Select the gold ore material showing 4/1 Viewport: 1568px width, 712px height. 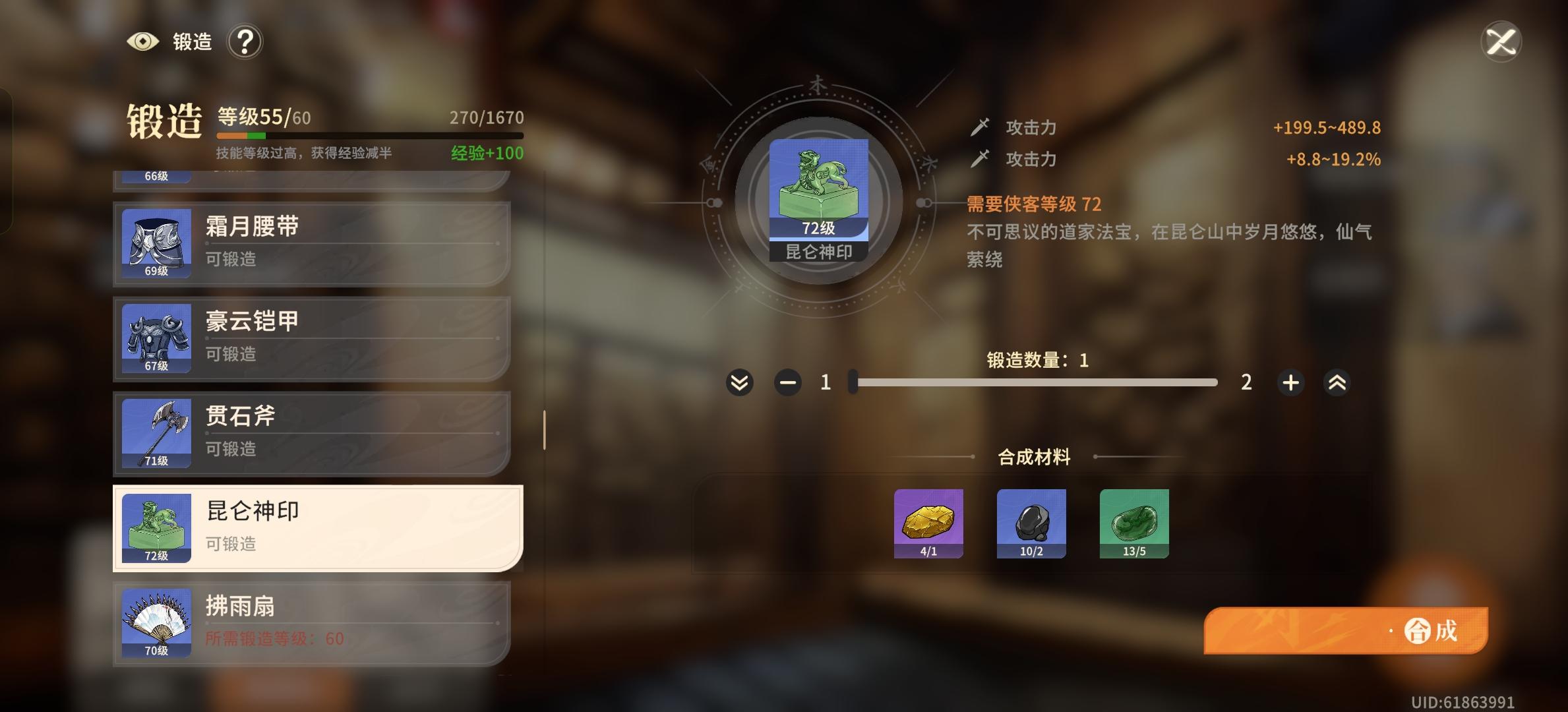[x=928, y=523]
